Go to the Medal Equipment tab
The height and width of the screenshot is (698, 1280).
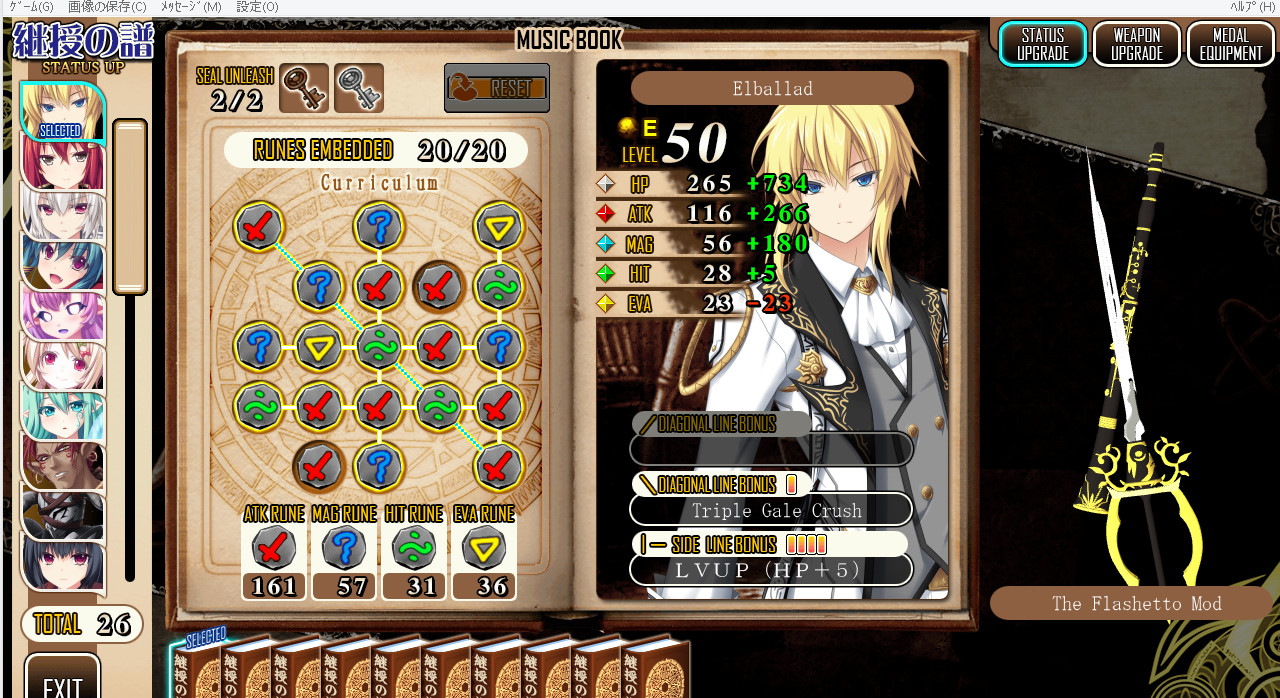click(1231, 45)
